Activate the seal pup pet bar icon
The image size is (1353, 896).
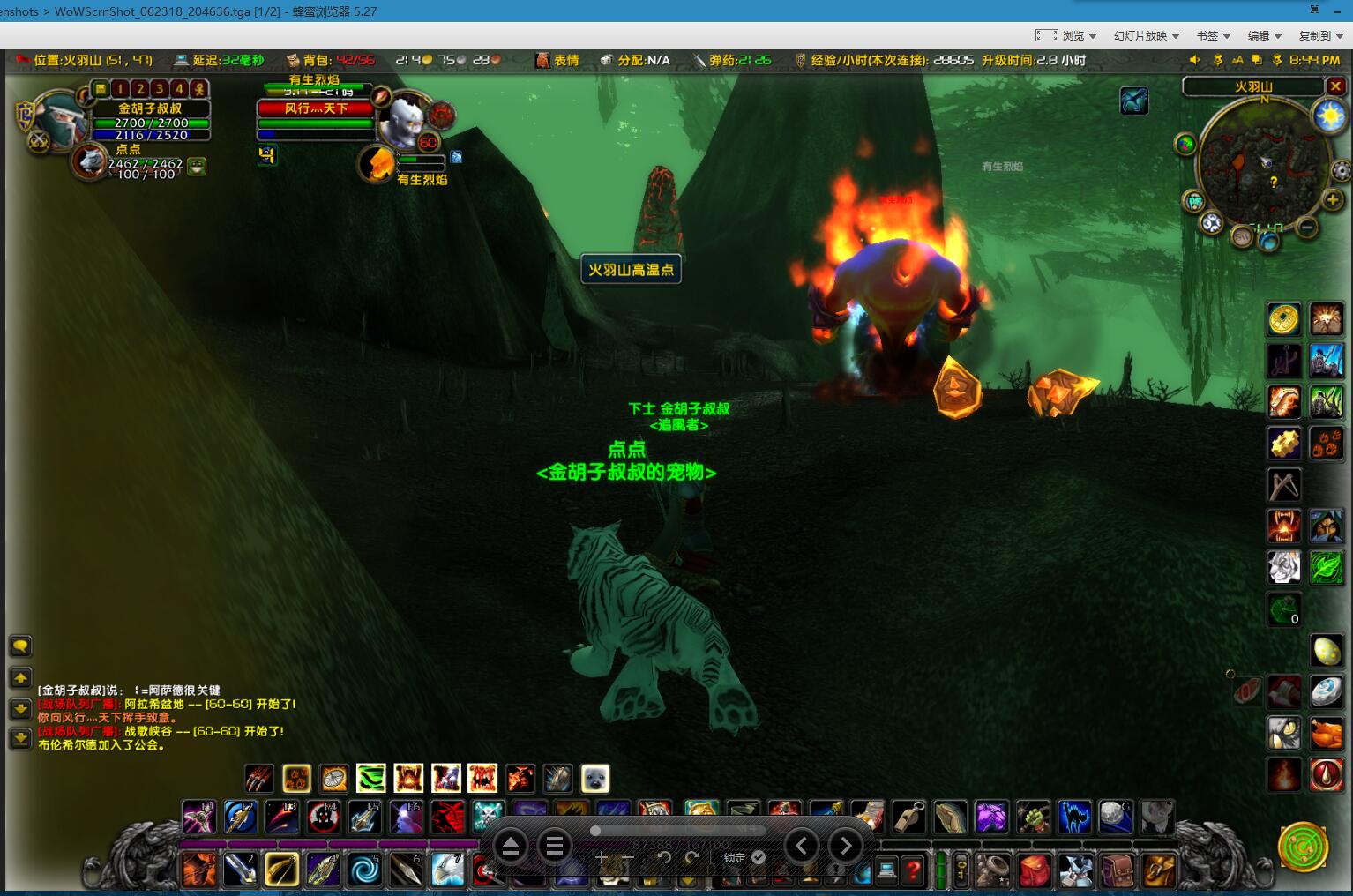click(595, 779)
